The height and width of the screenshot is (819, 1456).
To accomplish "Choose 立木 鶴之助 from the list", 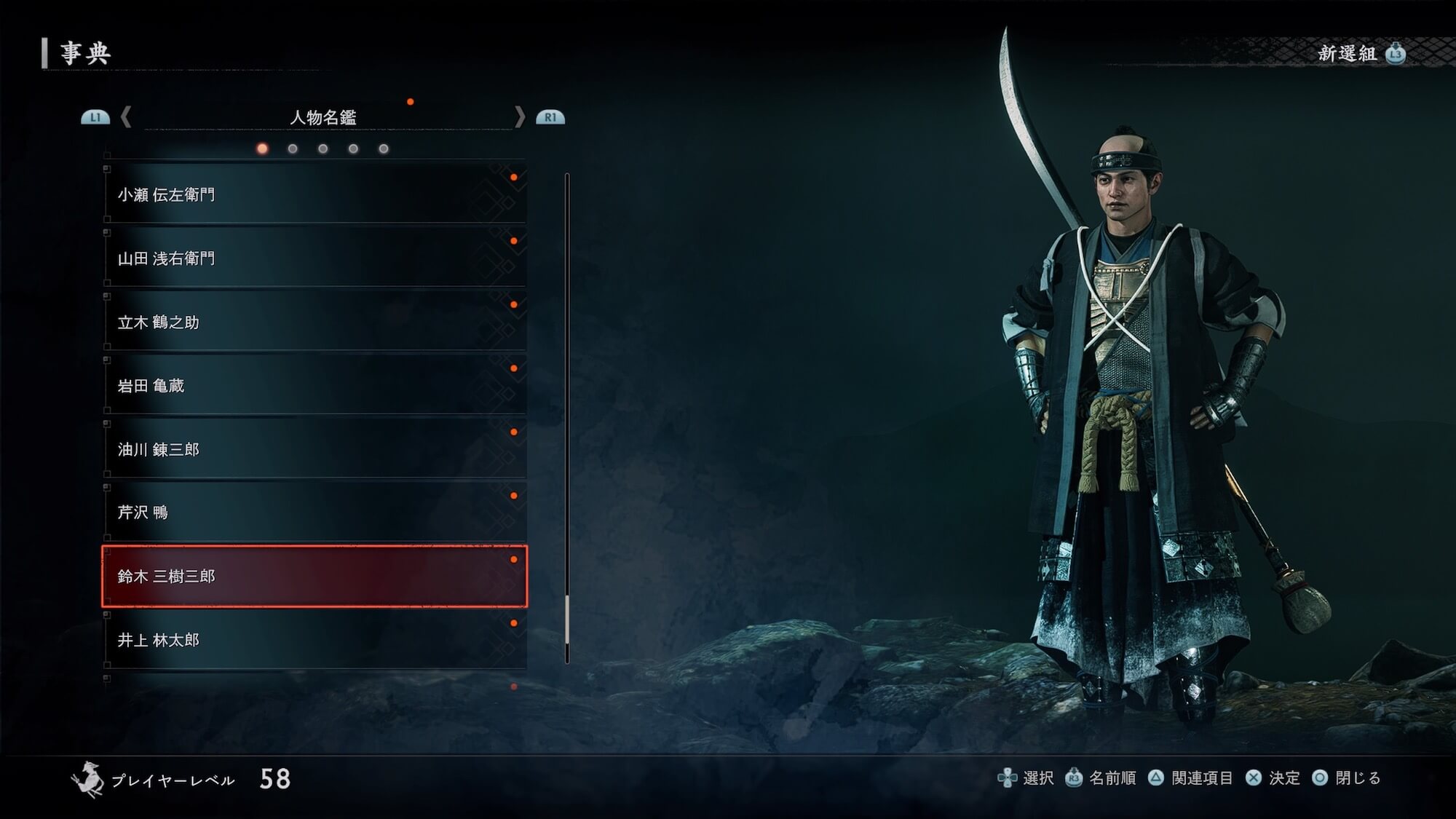I will click(x=313, y=322).
